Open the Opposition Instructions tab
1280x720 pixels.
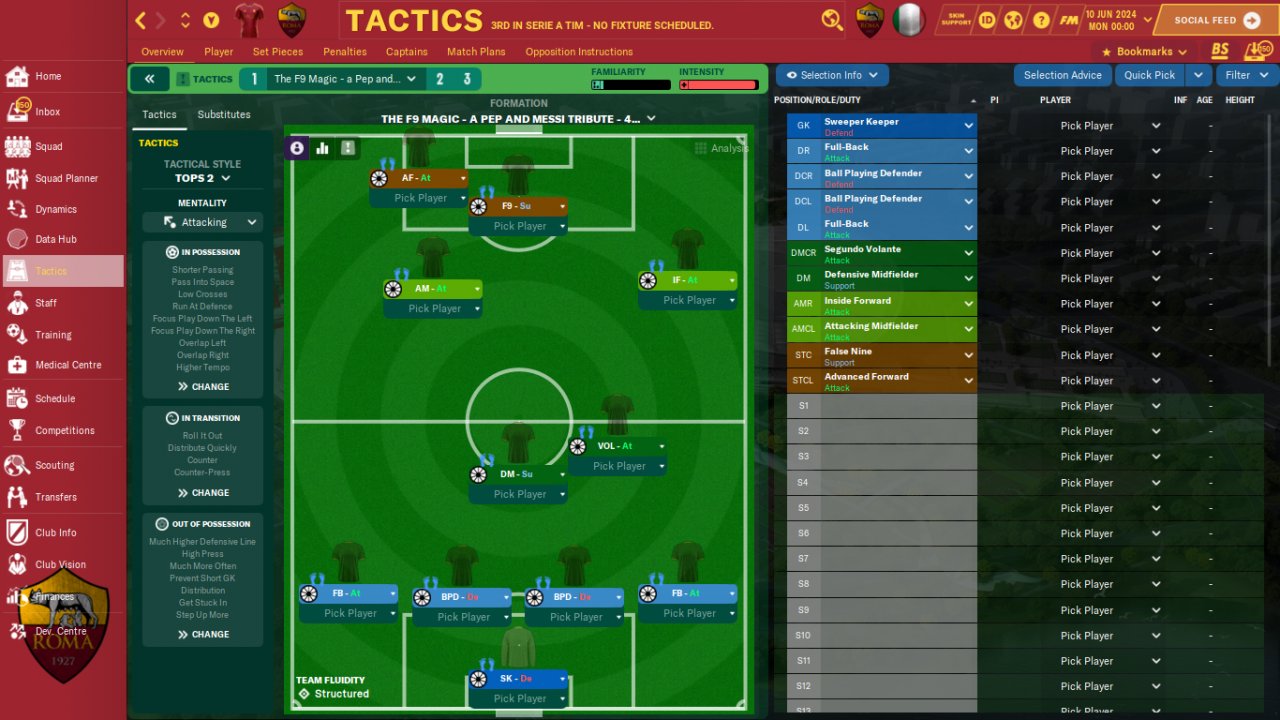[x=579, y=52]
